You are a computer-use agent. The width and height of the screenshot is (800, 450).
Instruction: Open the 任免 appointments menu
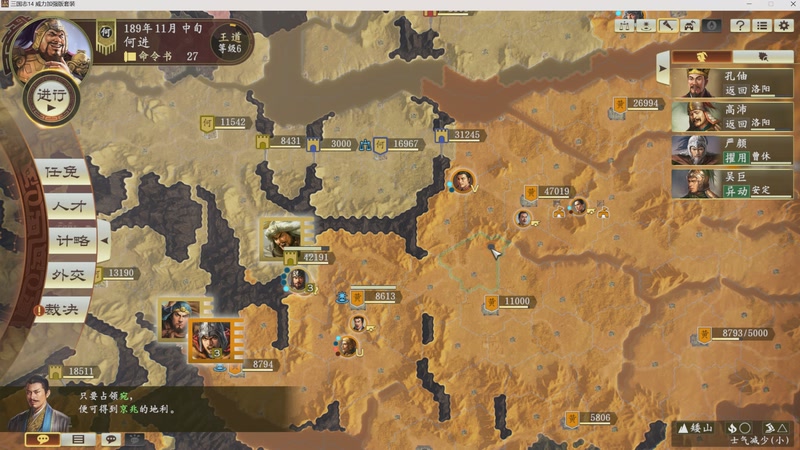pyautogui.click(x=60, y=172)
